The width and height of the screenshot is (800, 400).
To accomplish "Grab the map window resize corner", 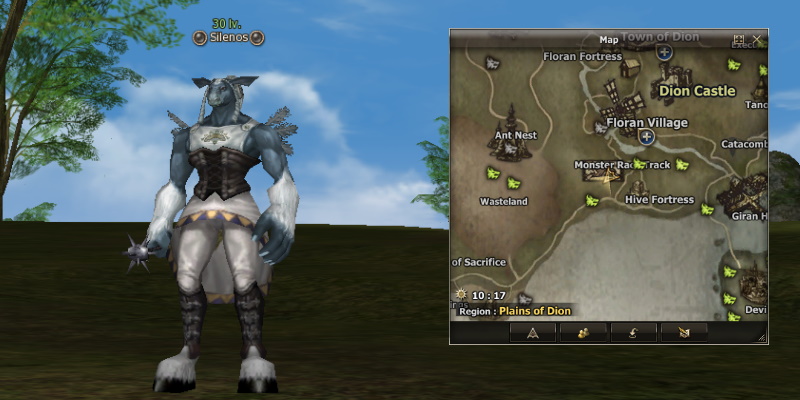I will (763, 339).
